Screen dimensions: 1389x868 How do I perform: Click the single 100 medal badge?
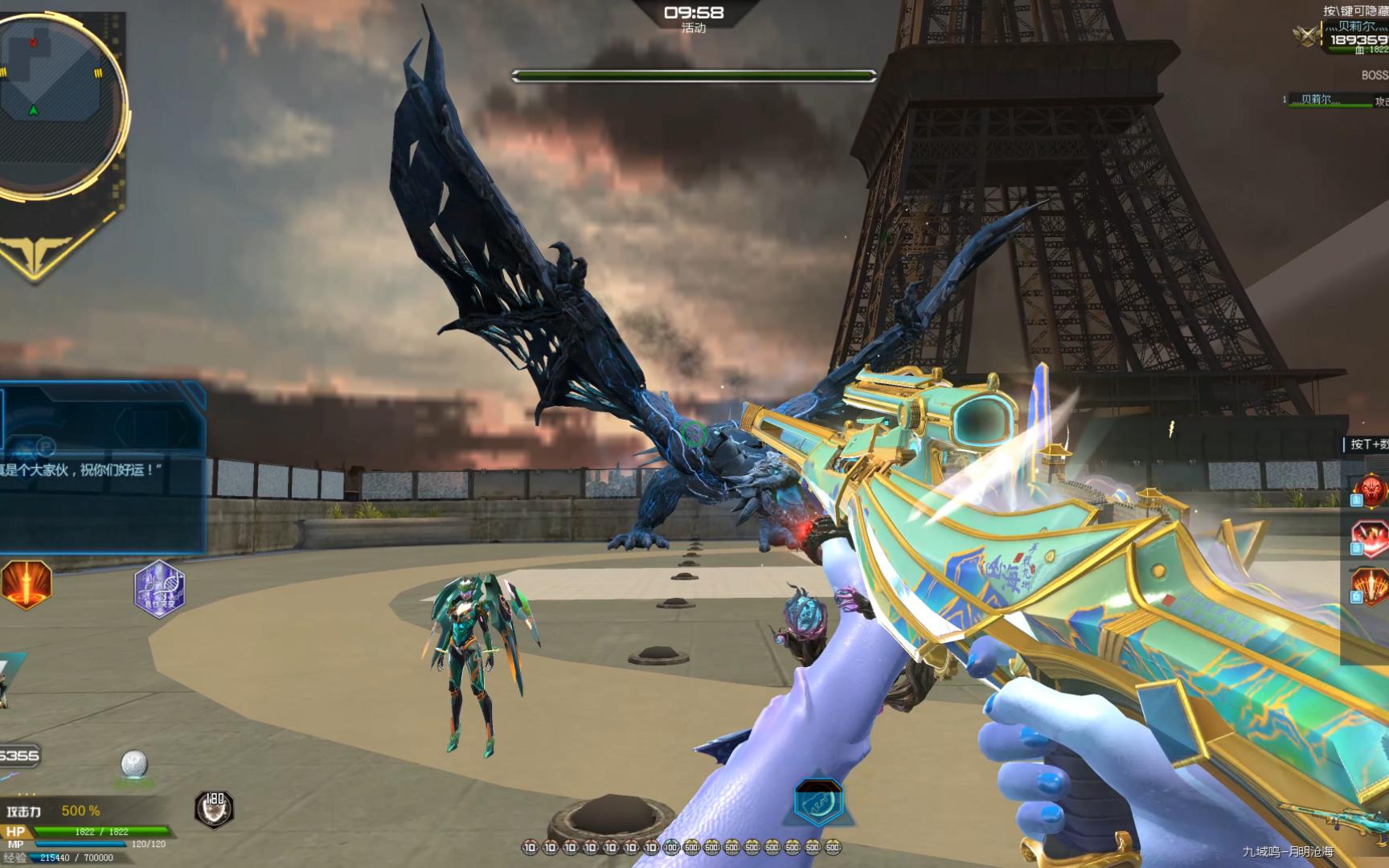[x=671, y=847]
